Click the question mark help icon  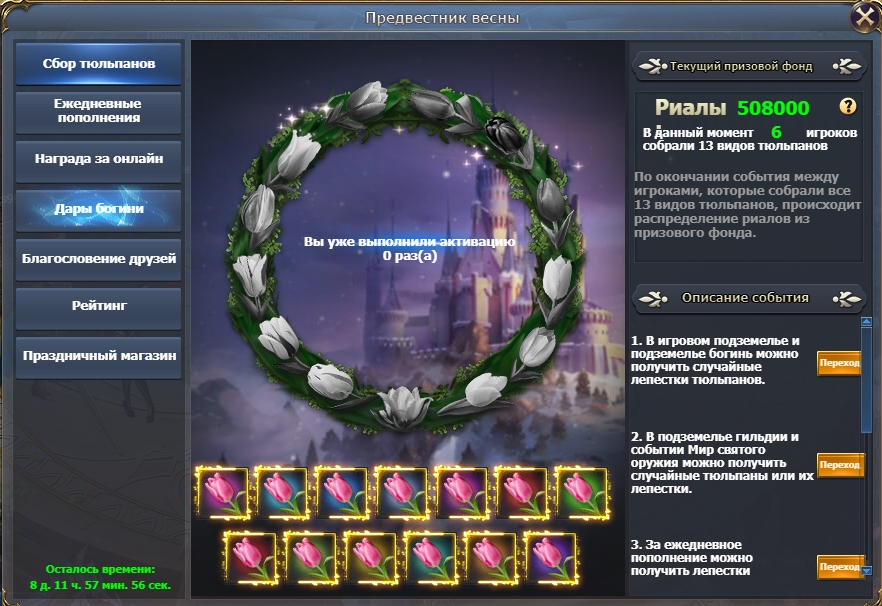848,107
